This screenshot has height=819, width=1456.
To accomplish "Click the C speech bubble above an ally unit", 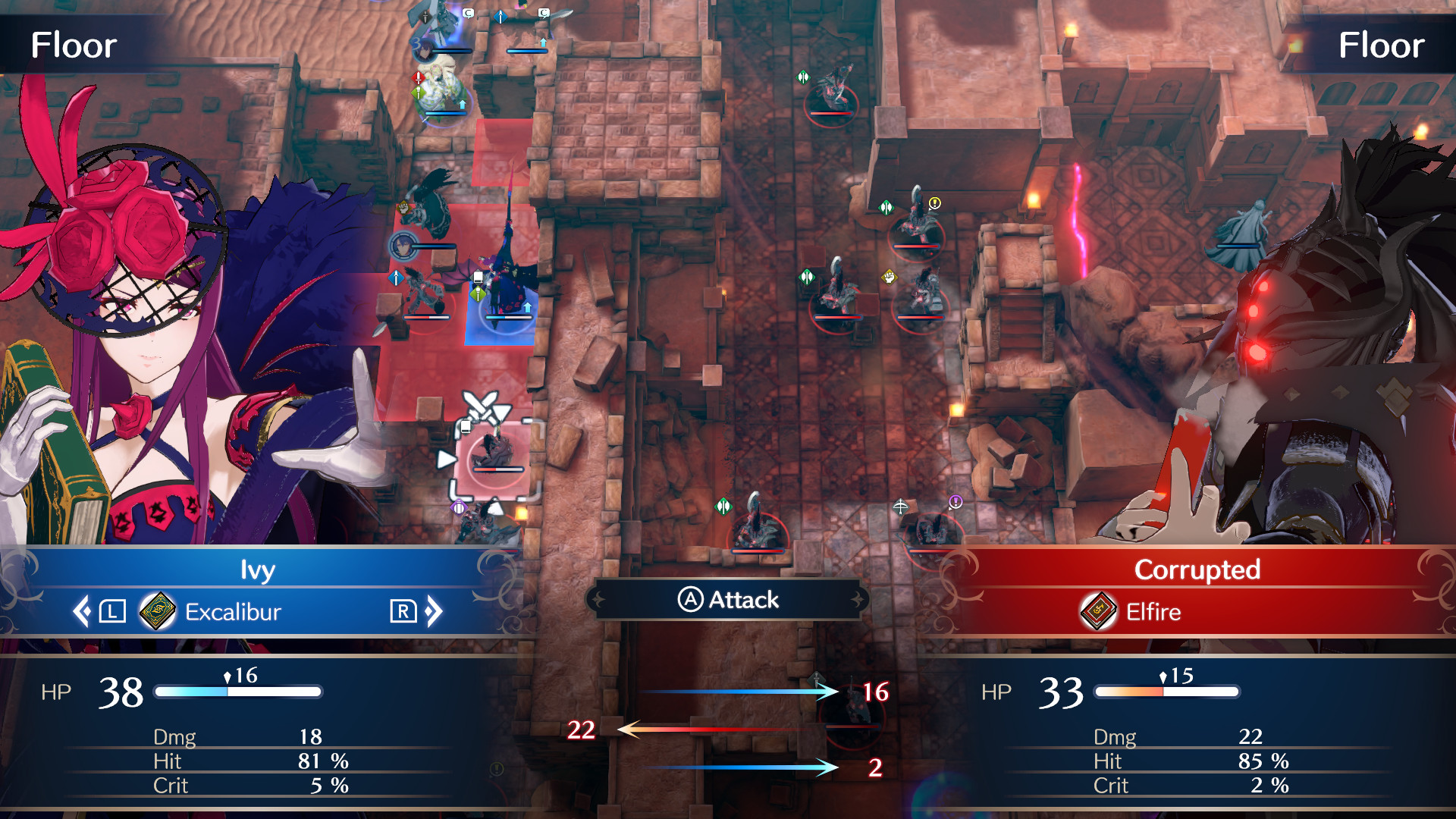I will point(468,14).
